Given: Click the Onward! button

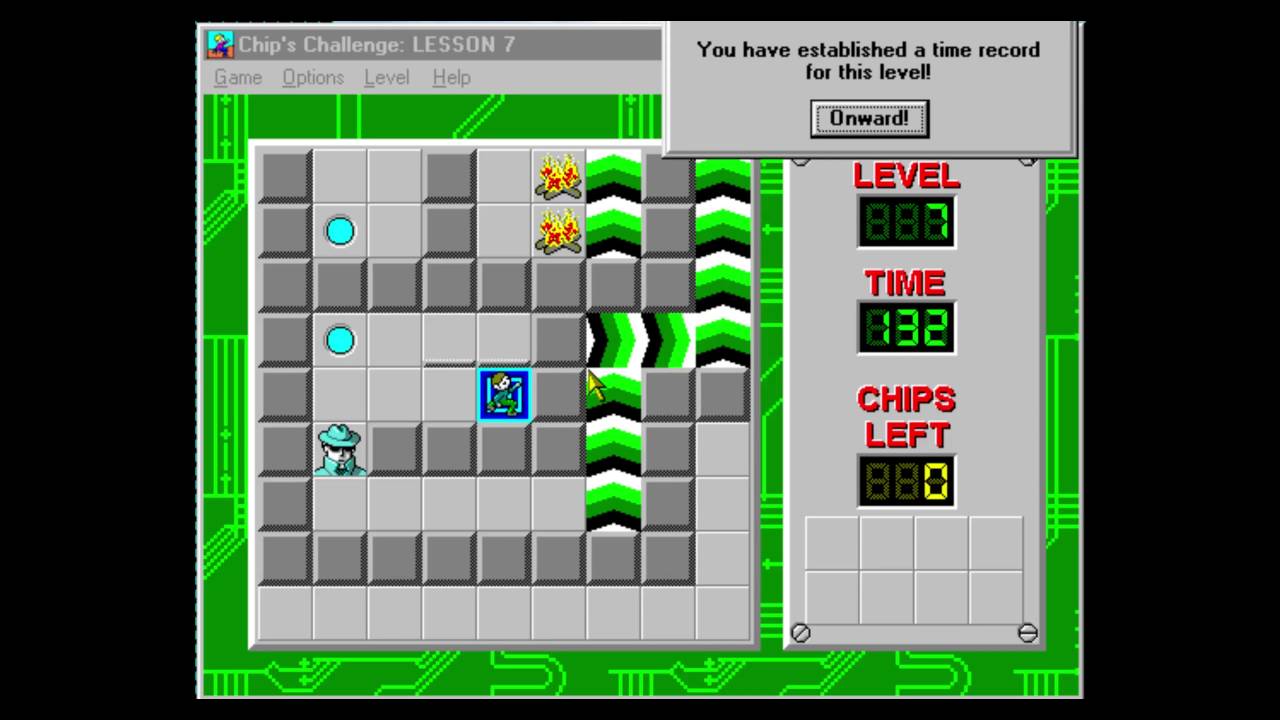Looking at the screenshot, I should click(869, 118).
